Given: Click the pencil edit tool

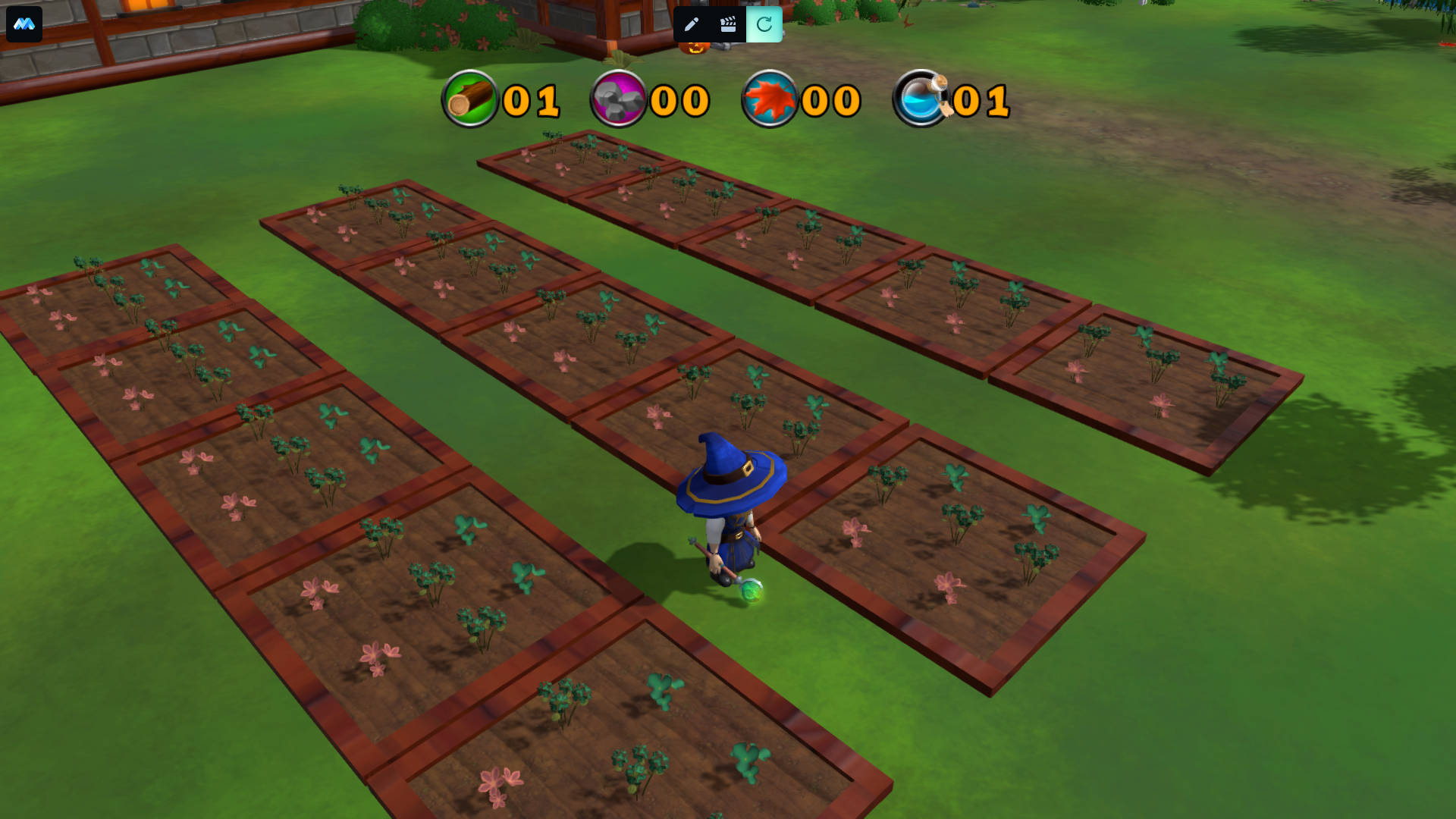Looking at the screenshot, I should coord(691,24).
